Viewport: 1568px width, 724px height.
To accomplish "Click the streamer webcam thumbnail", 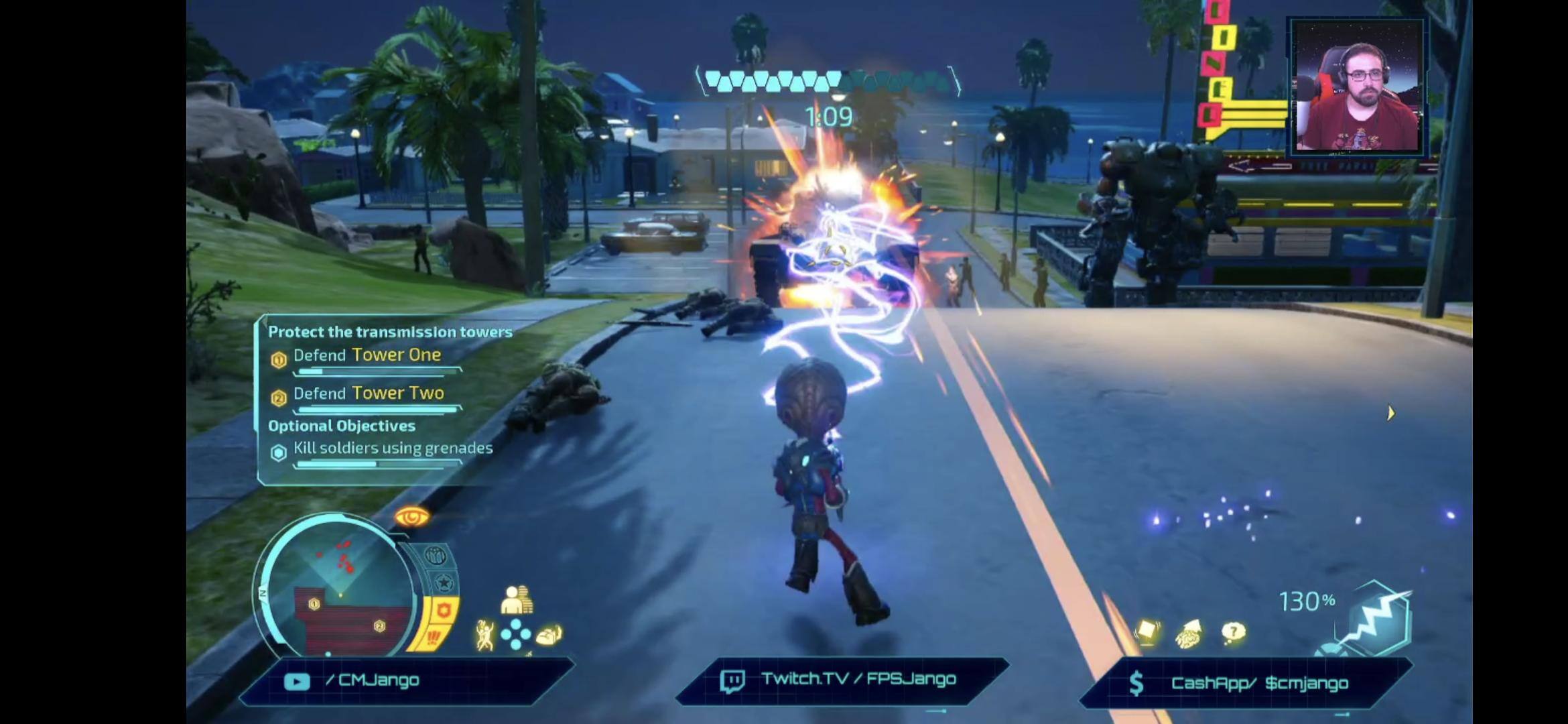I will pyautogui.click(x=1357, y=87).
